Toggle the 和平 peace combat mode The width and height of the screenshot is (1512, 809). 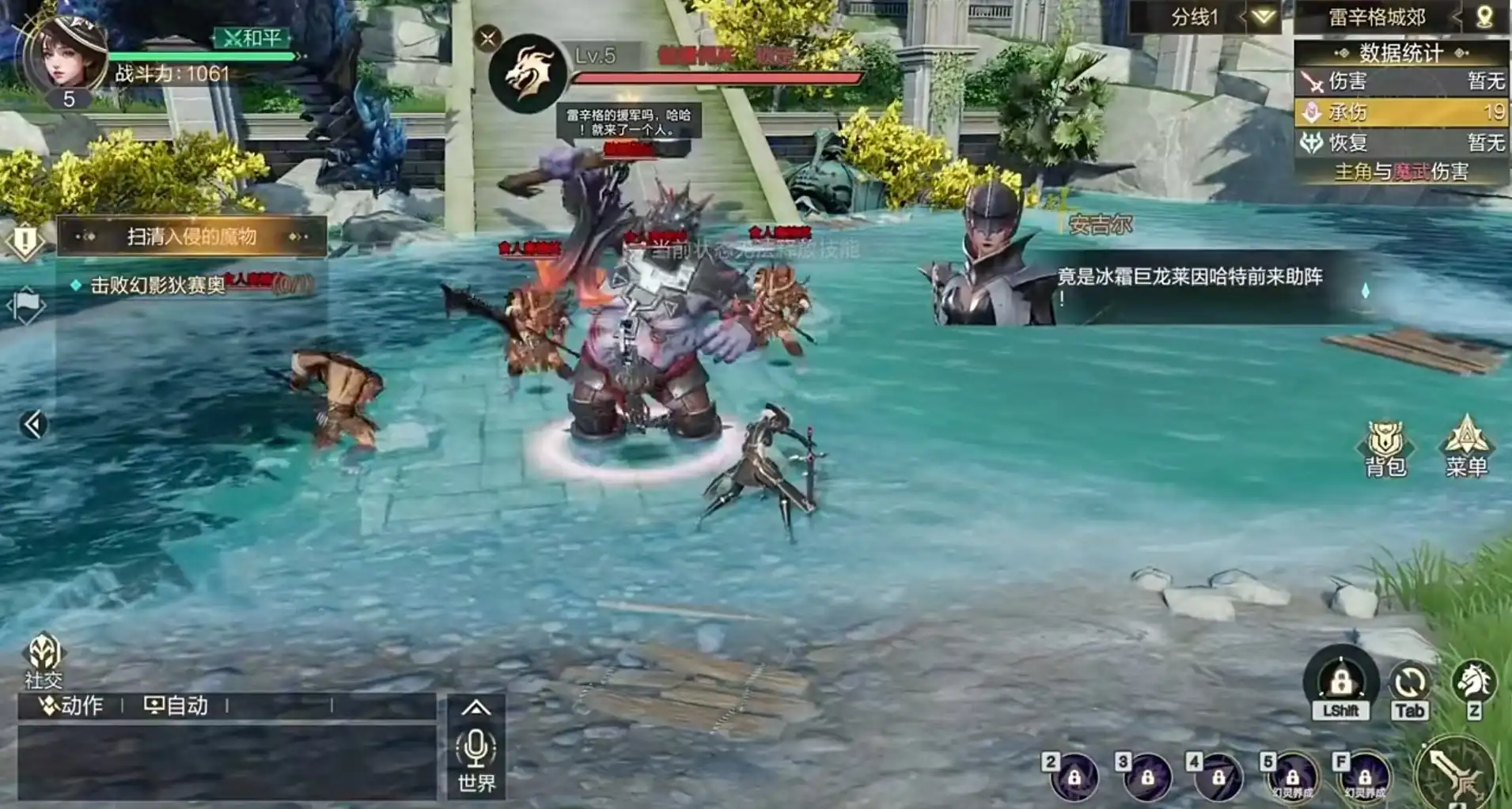[x=252, y=38]
